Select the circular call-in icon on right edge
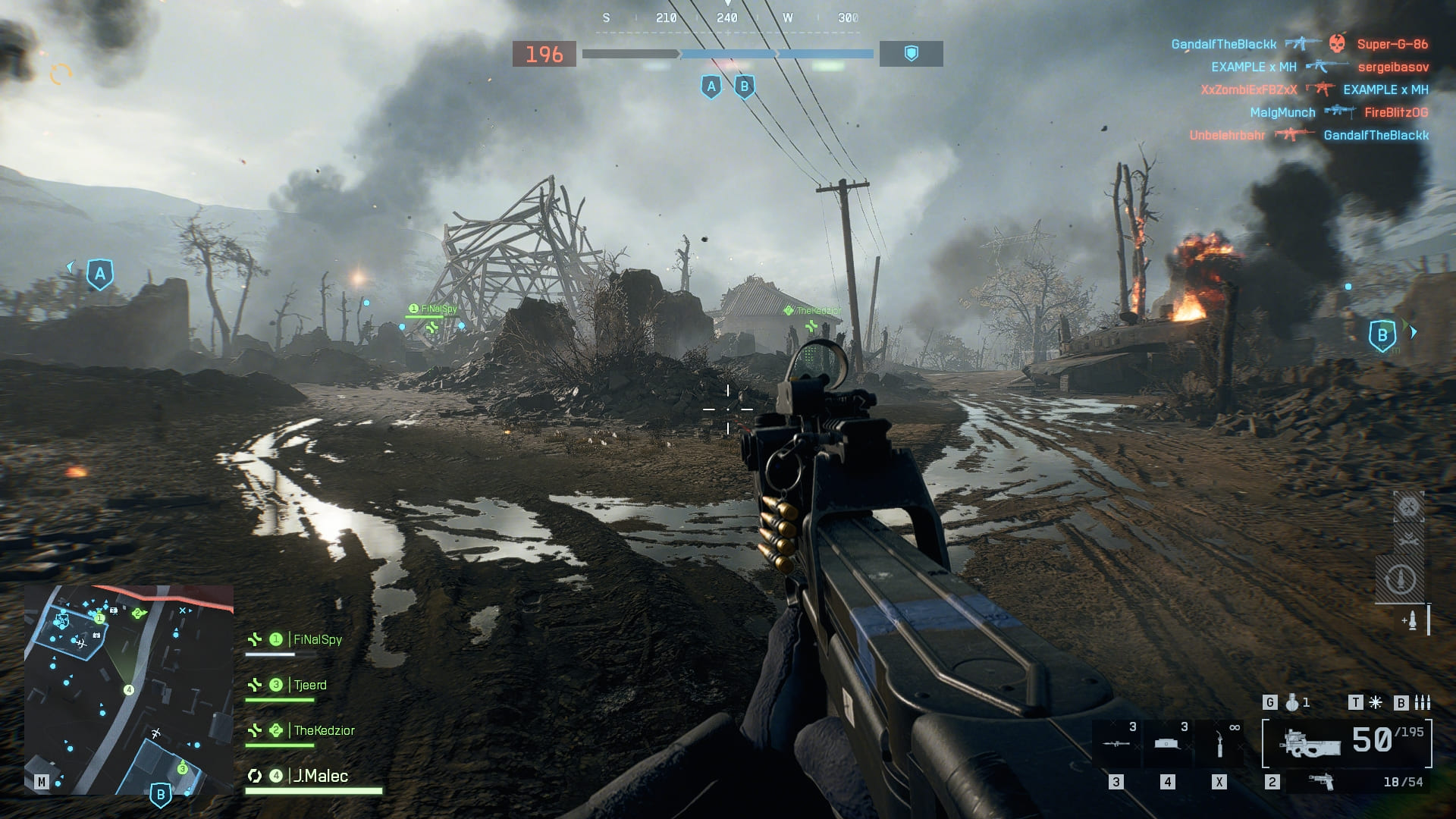1456x819 pixels. [x=1400, y=579]
